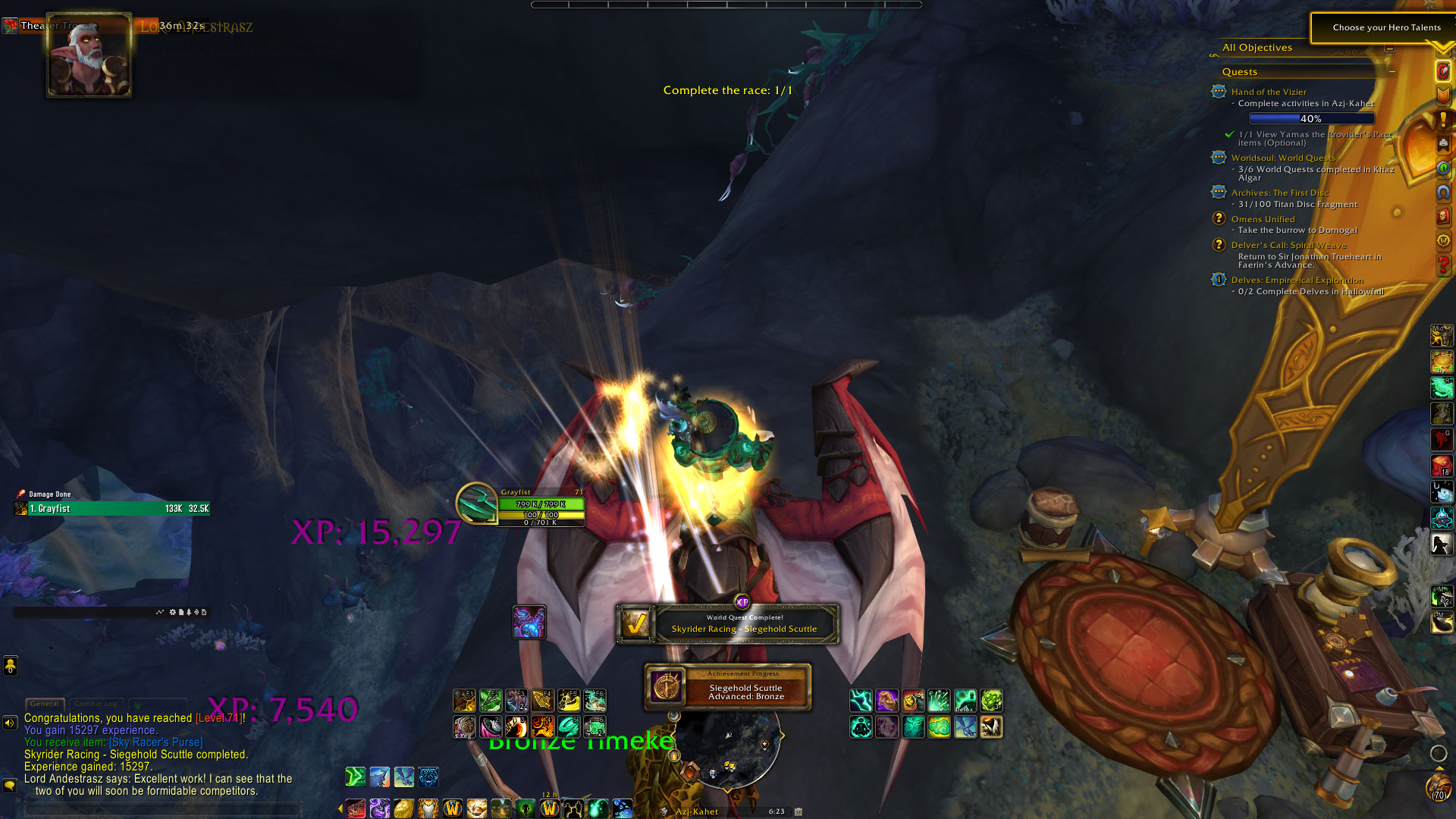Click the World Quest Complete banner
Viewport: 1456px width, 819px height.
728,623
